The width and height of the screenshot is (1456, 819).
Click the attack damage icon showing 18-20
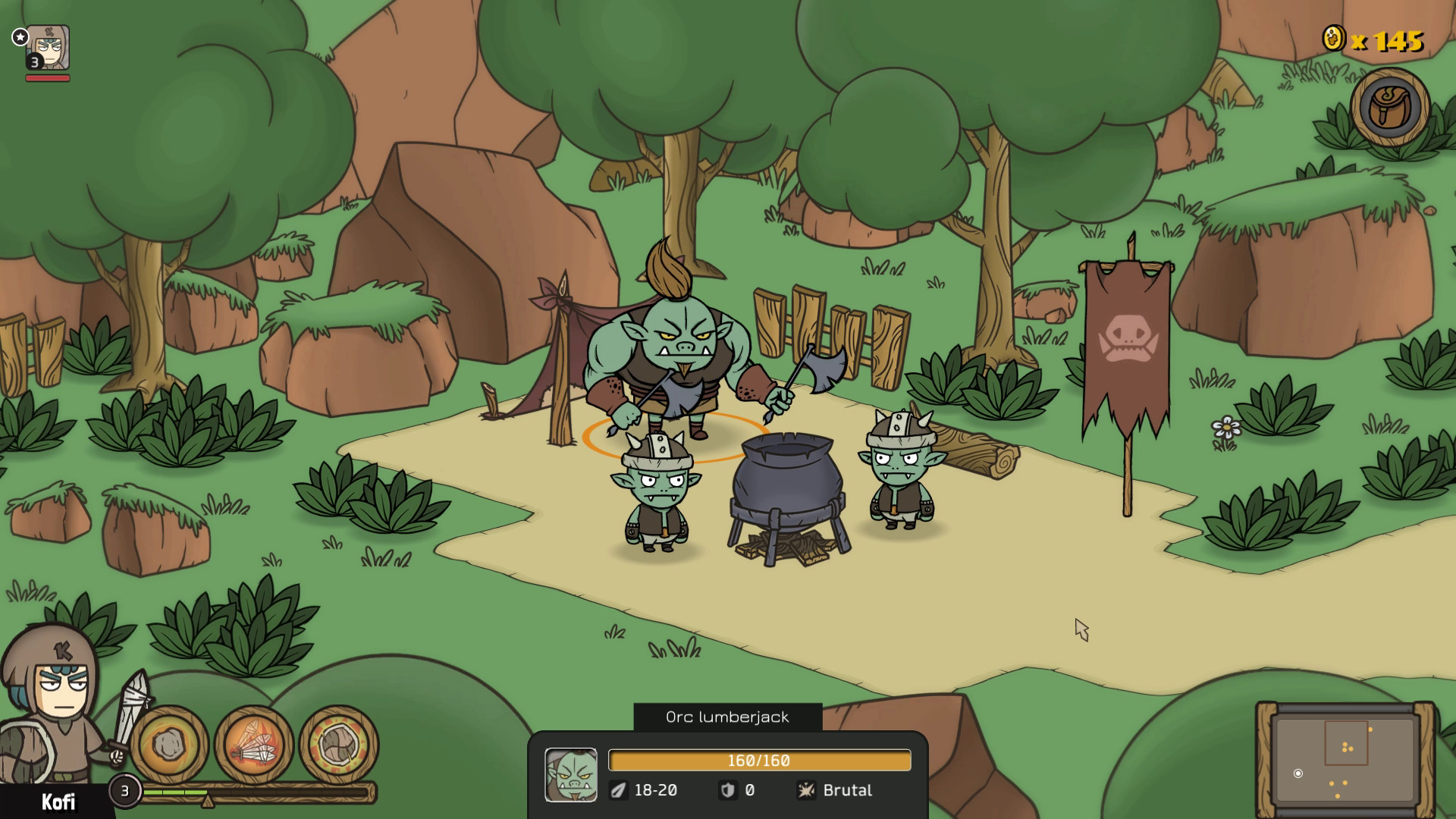click(x=620, y=790)
